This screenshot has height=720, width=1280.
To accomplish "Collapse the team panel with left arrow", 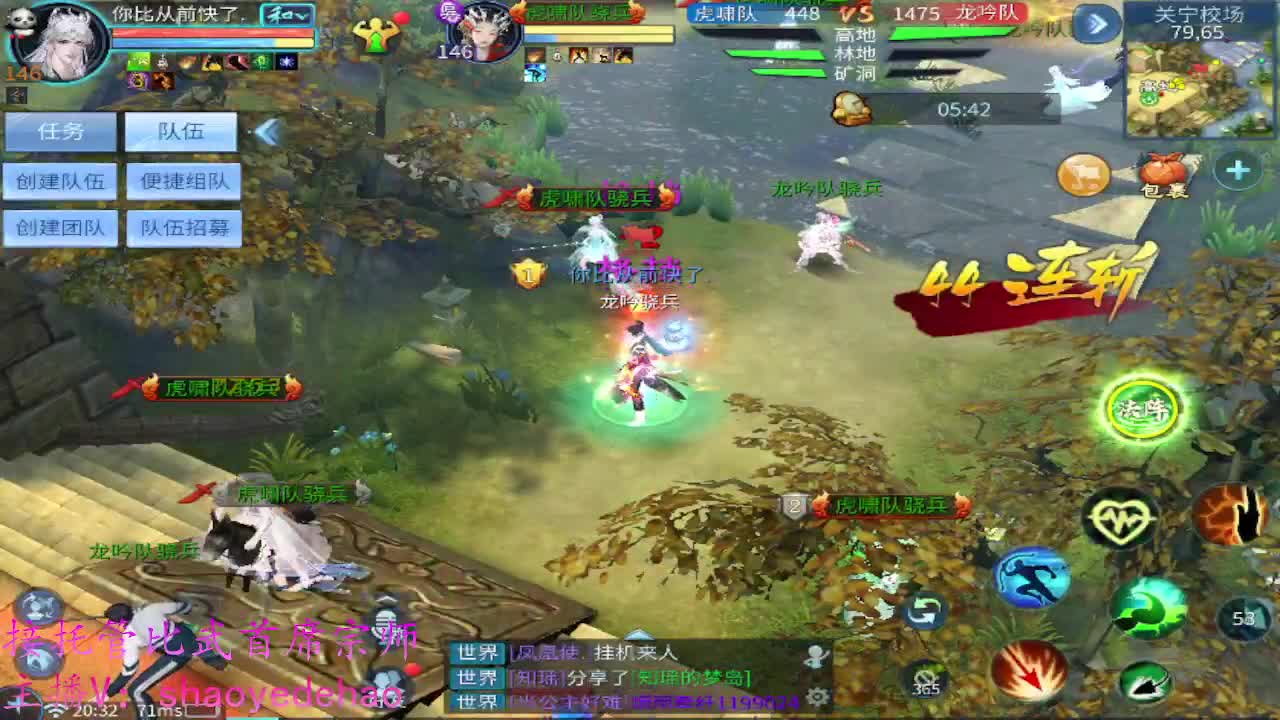I will coord(269,132).
